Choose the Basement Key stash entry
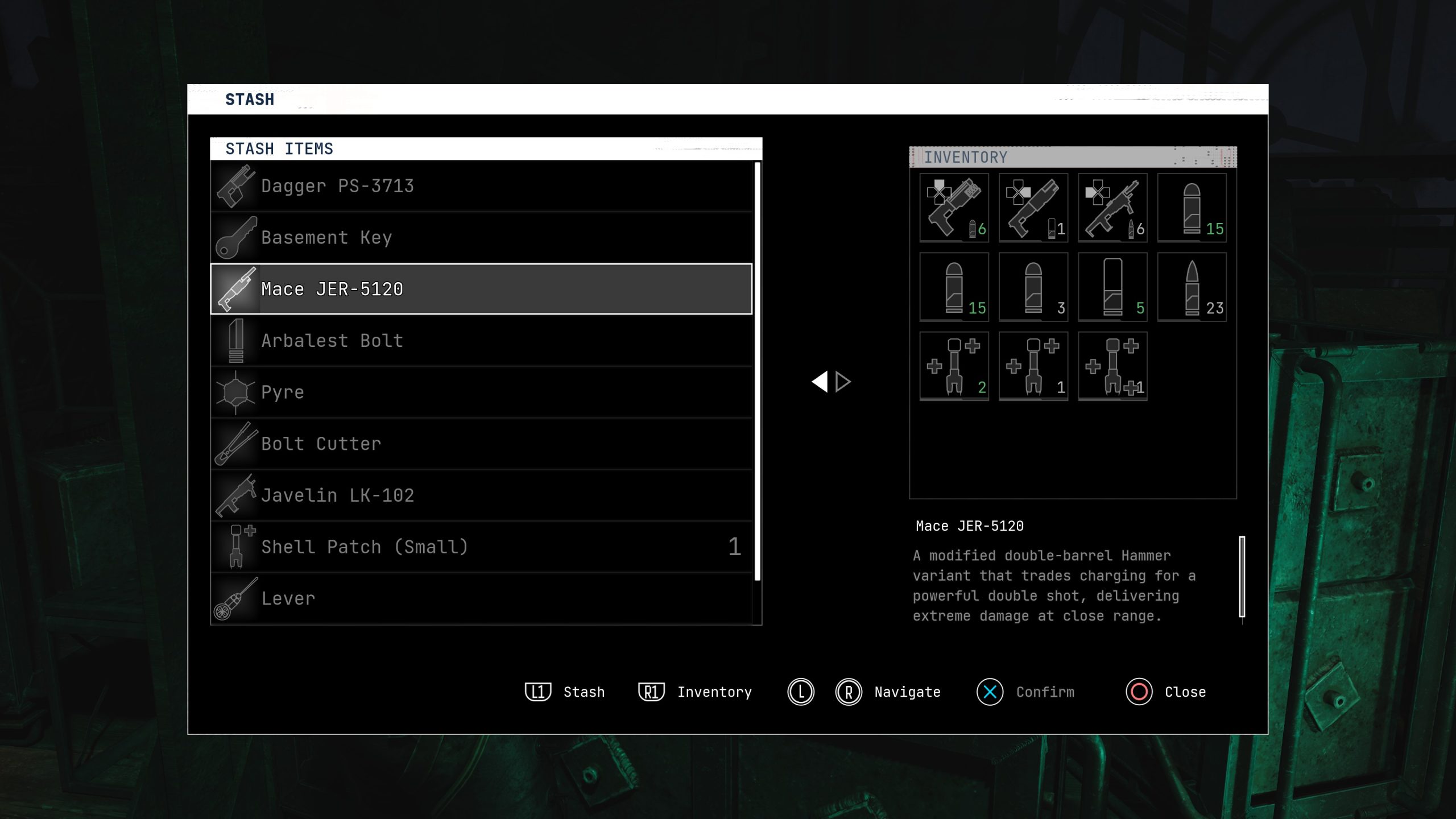The height and width of the screenshot is (819, 1456). click(x=481, y=238)
